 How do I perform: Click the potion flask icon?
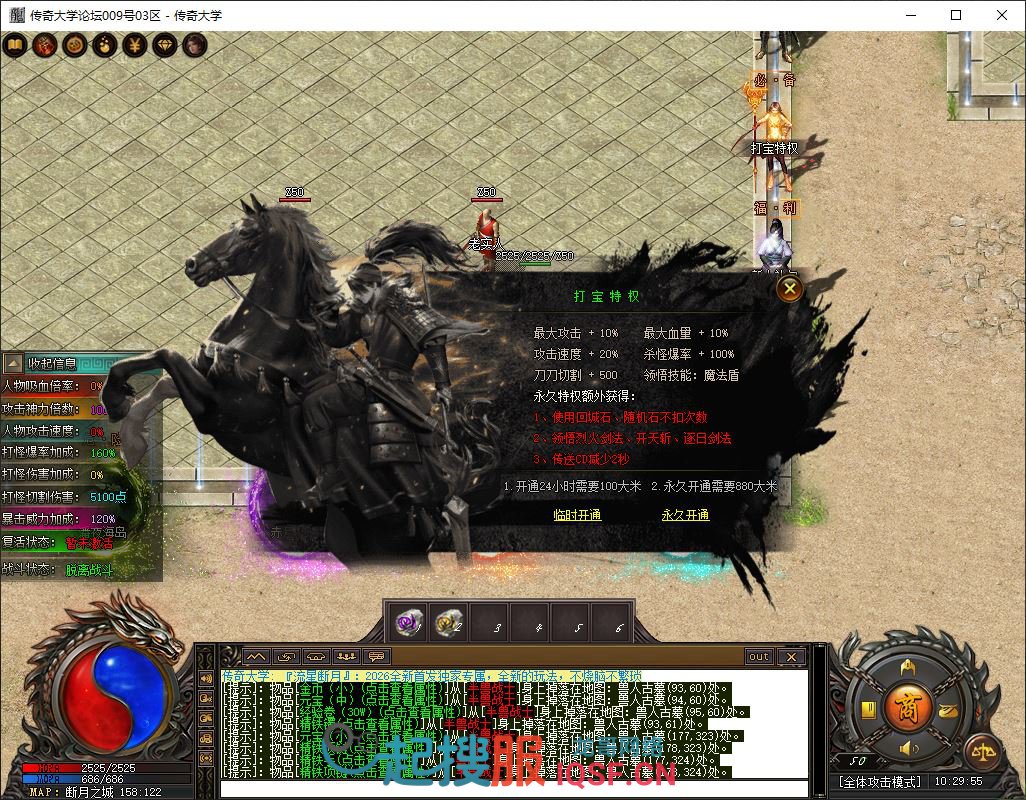coord(104,45)
